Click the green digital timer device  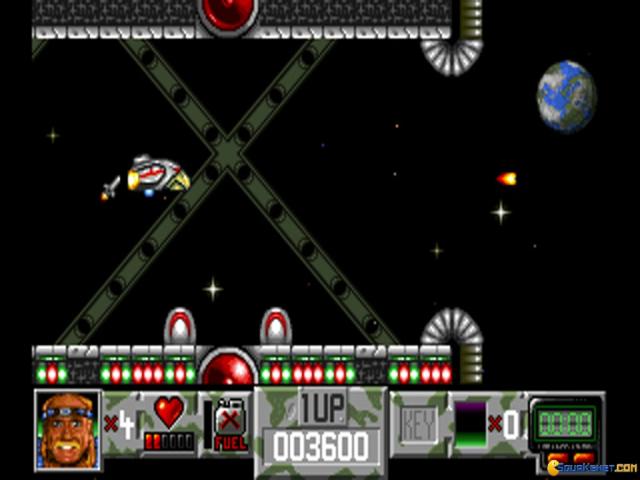tap(566, 418)
